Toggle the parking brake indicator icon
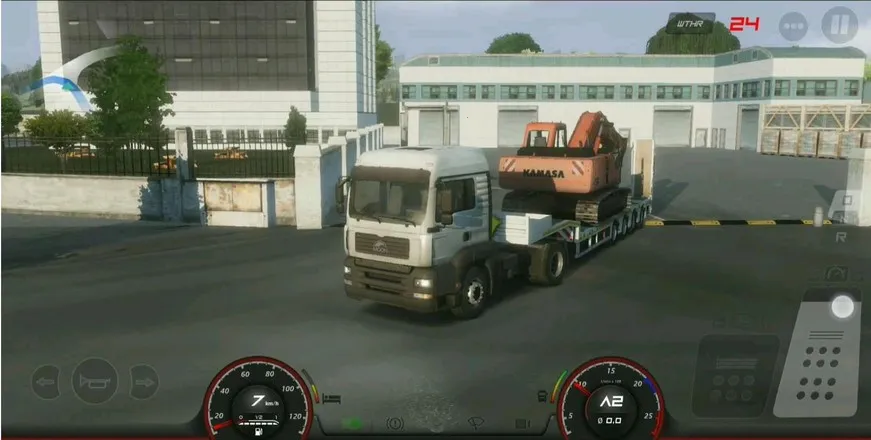Image resolution: width=871 pixels, height=440 pixels. click(394, 424)
